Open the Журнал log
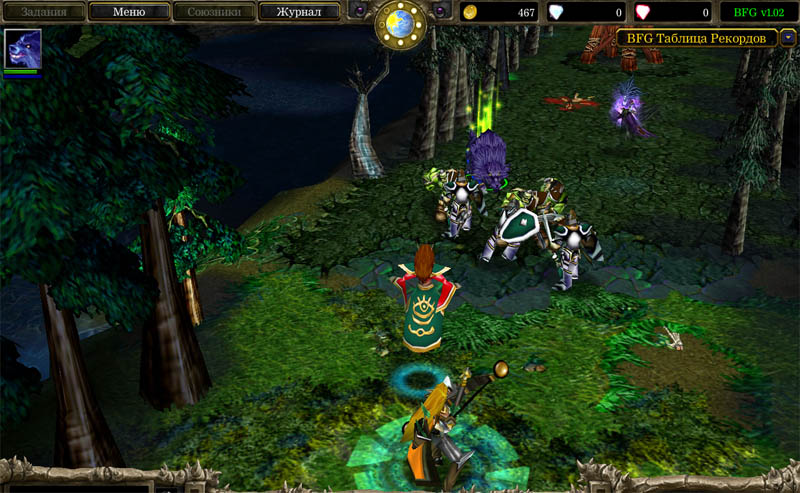 tap(299, 12)
